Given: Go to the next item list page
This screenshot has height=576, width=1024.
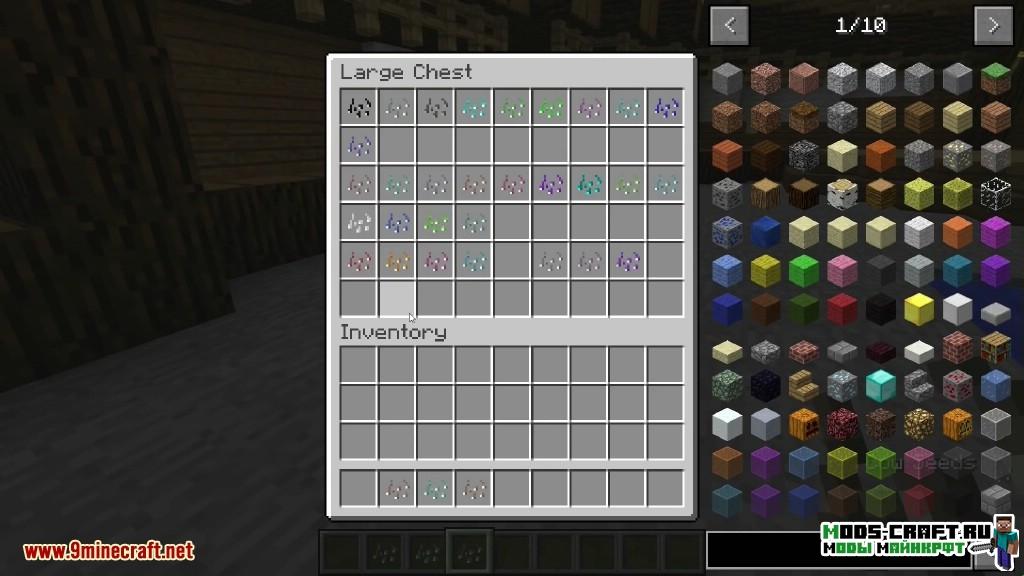Looking at the screenshot, I should (x=992, y=26).
